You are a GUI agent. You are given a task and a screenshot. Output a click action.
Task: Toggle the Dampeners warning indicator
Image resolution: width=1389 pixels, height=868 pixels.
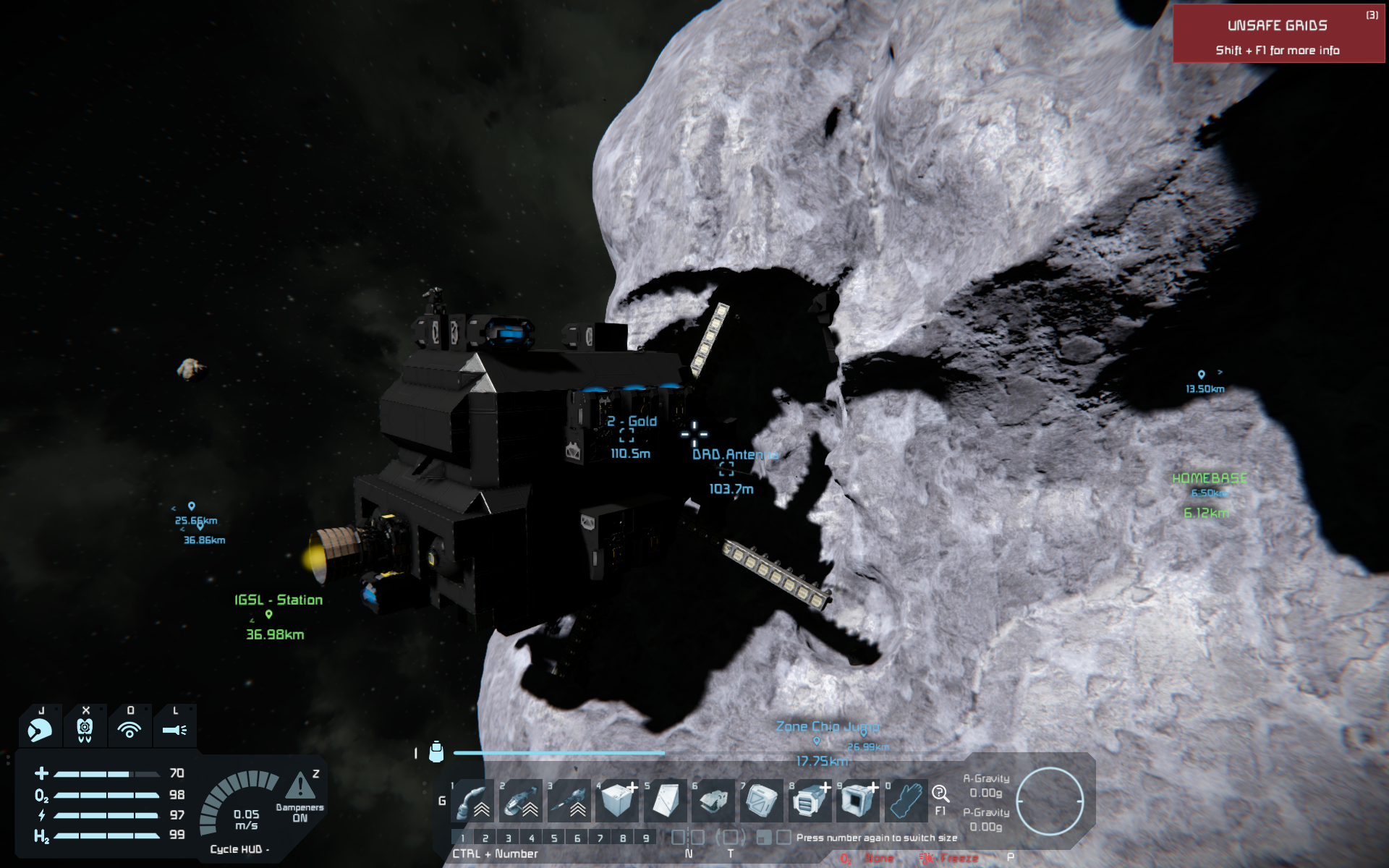click(x=300, y=787)
